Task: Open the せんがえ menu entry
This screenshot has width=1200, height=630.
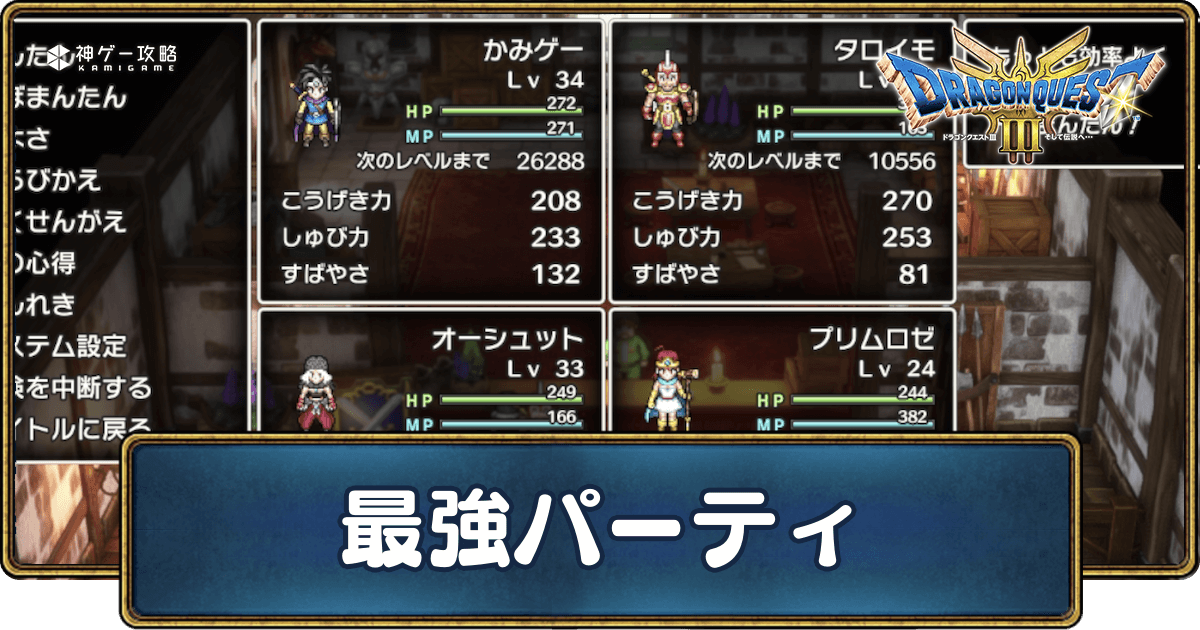Action: pyautogui.click(x=70, y=222)
